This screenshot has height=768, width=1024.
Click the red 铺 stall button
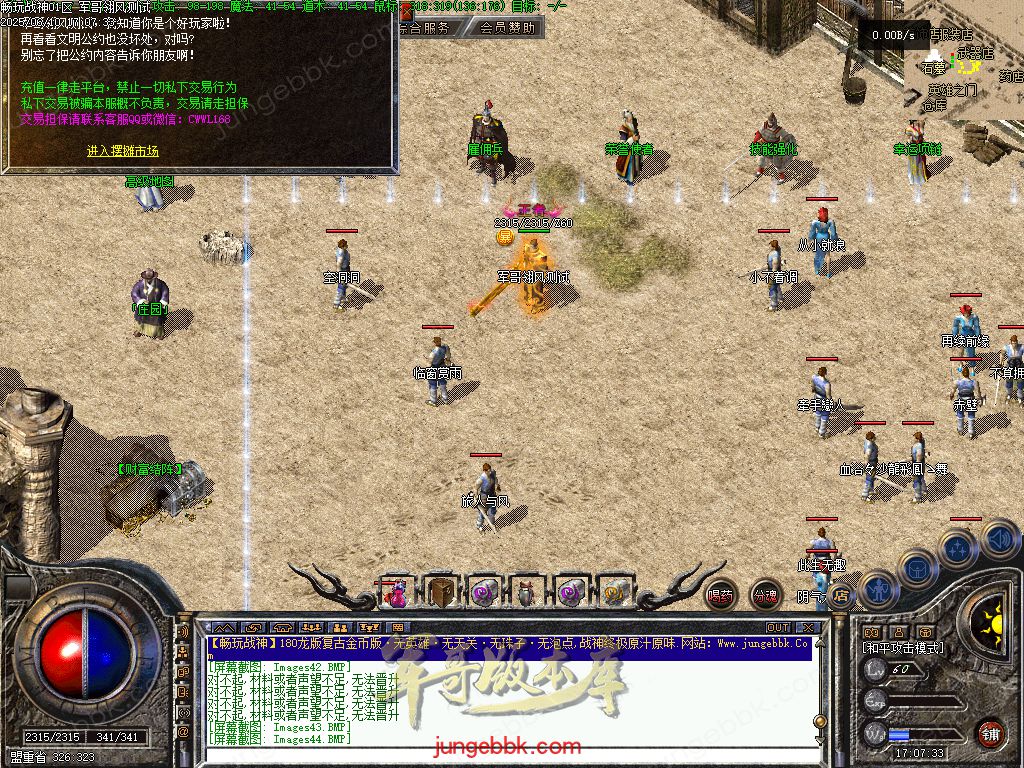[x=990, y=733]
